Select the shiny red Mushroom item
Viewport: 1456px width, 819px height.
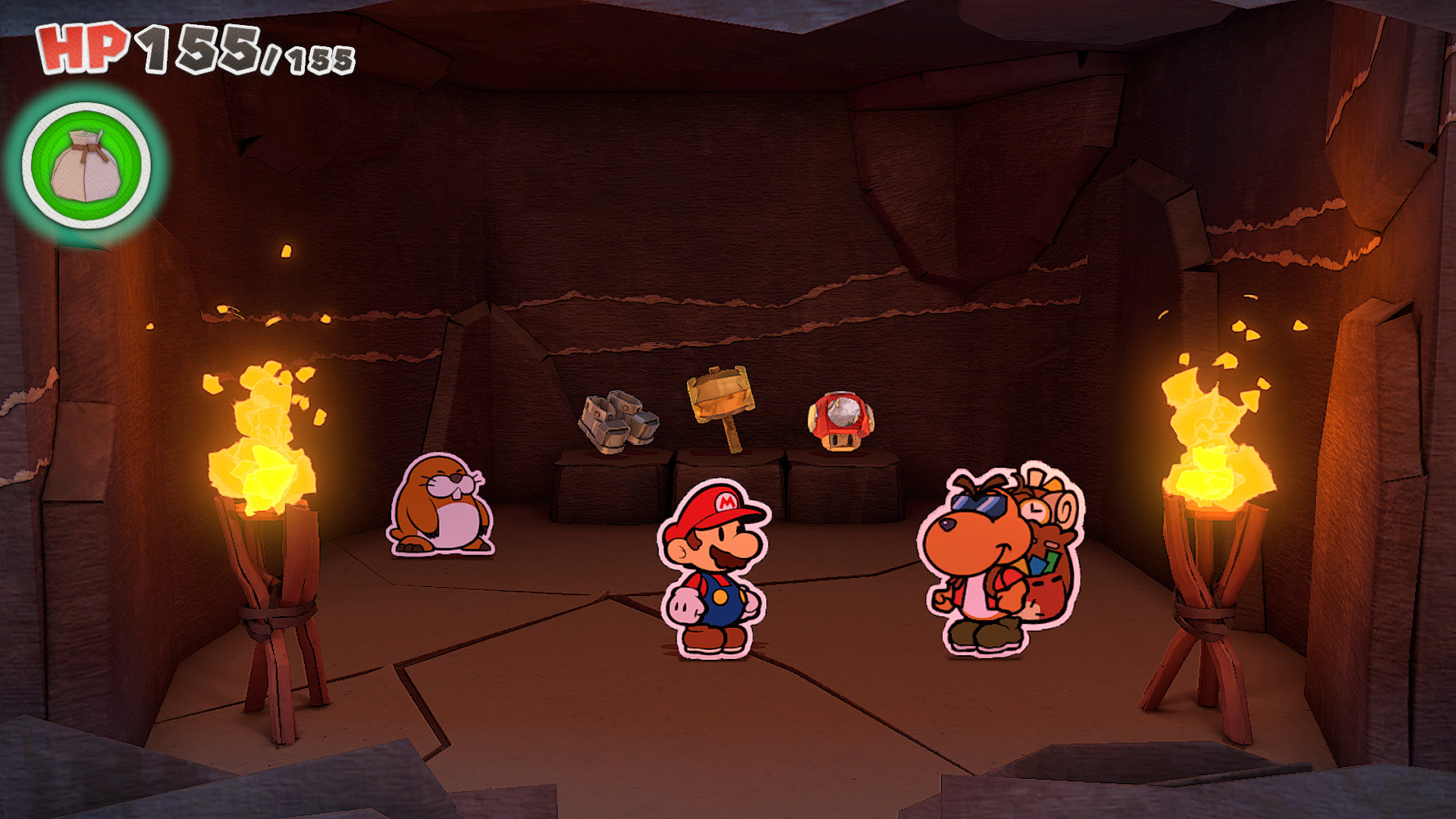[842, 421]
